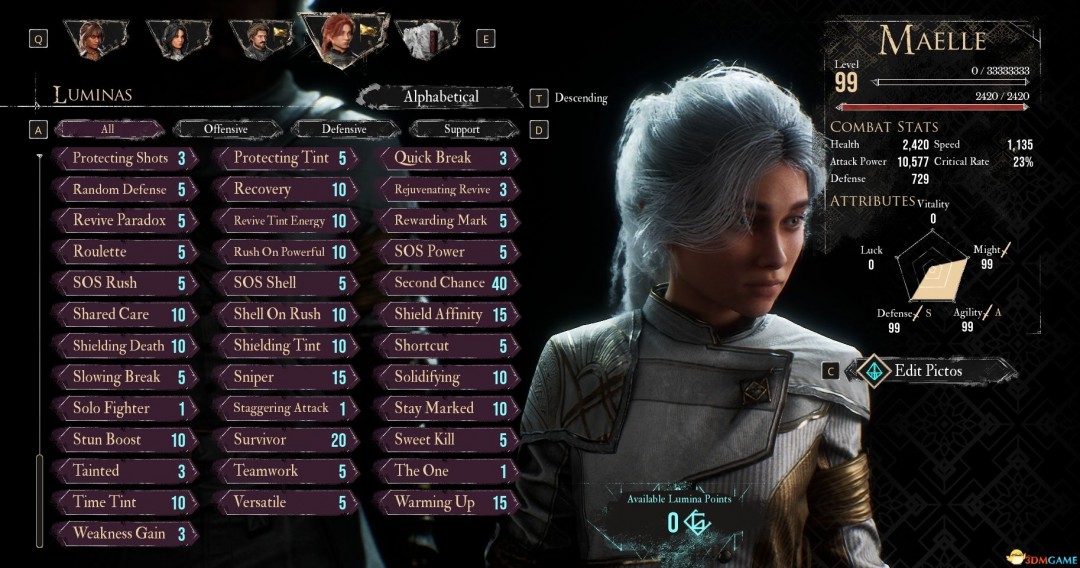Image resolution: width=1080 pixels, height=568 pixels.
Task: Choose the All luminas filter
Action: (107, 129)
